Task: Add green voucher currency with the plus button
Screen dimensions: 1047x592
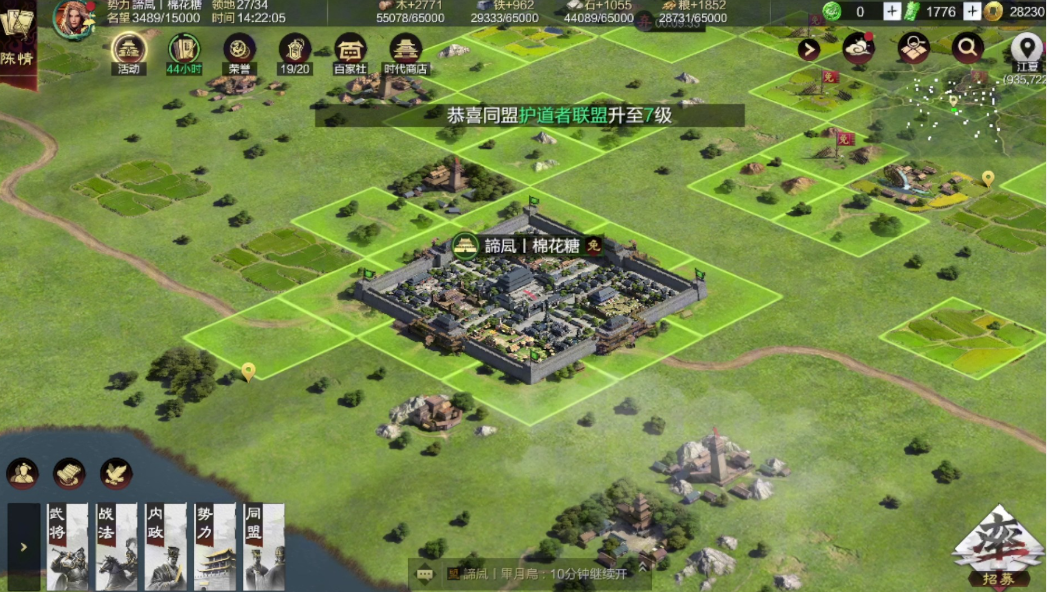Action: pos(972,12)
